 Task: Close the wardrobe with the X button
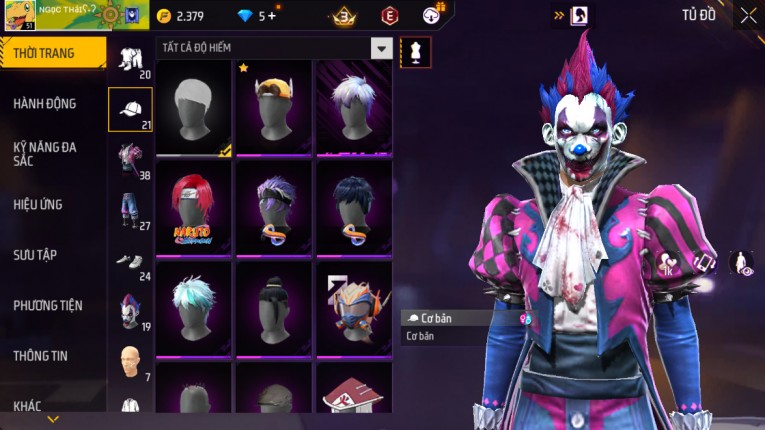(748, 15)
